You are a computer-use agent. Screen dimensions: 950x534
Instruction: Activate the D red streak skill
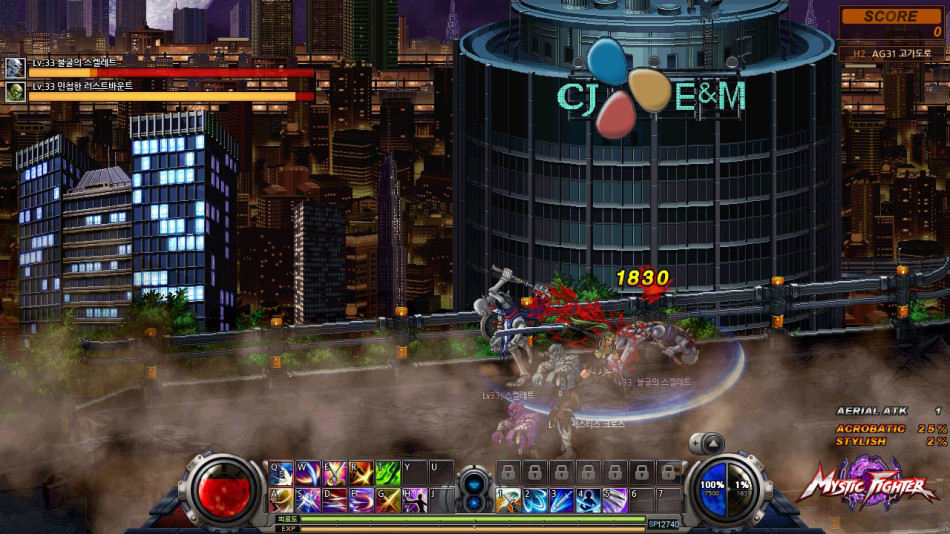[334, 499]
